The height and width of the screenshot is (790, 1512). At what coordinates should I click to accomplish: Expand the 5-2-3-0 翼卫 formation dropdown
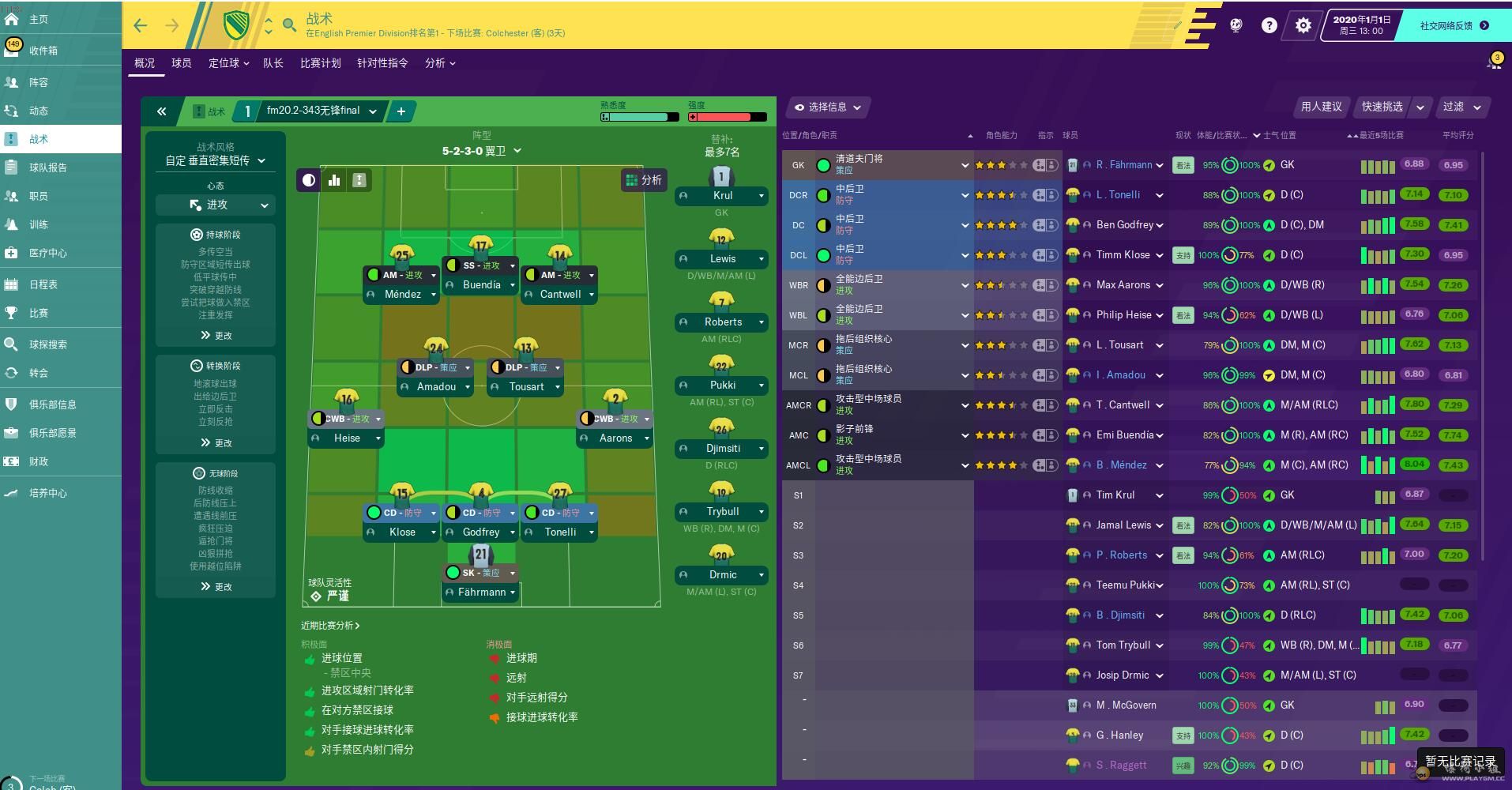tap(481, 151)
